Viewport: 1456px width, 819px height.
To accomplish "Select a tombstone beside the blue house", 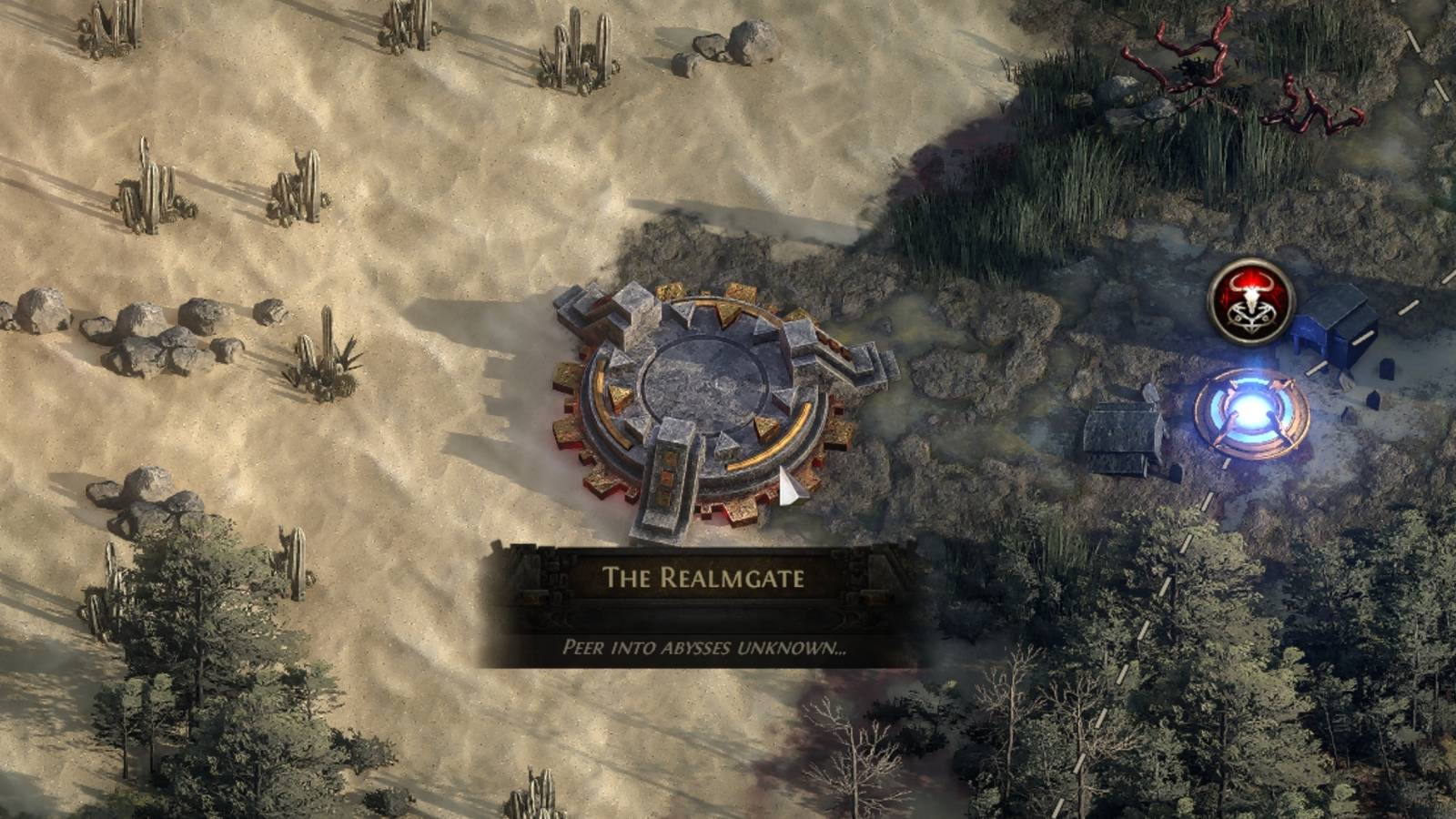I will click(1386, 369).
